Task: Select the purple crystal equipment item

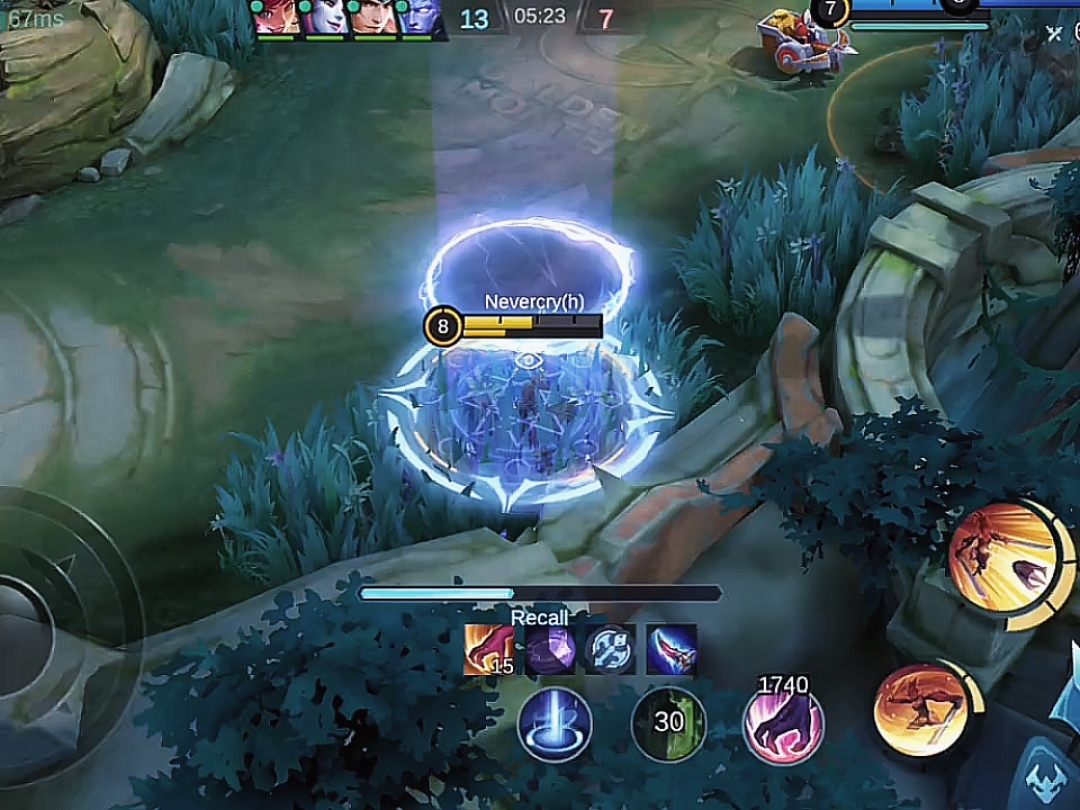Action: tap(550, 649)
